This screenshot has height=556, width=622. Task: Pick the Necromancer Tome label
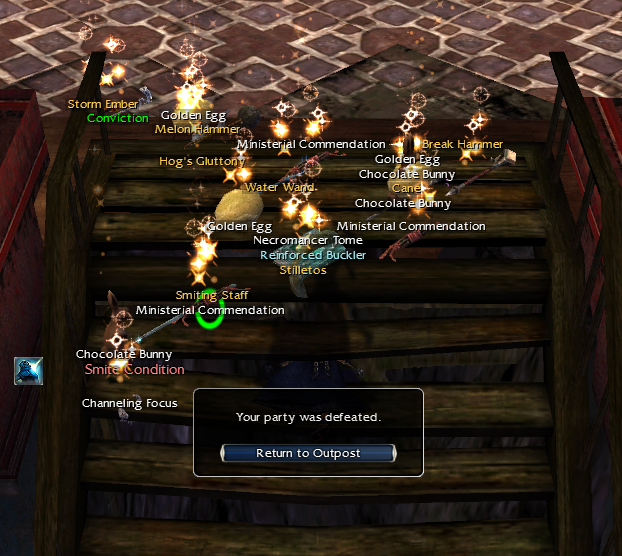click(x=307, y=240)
